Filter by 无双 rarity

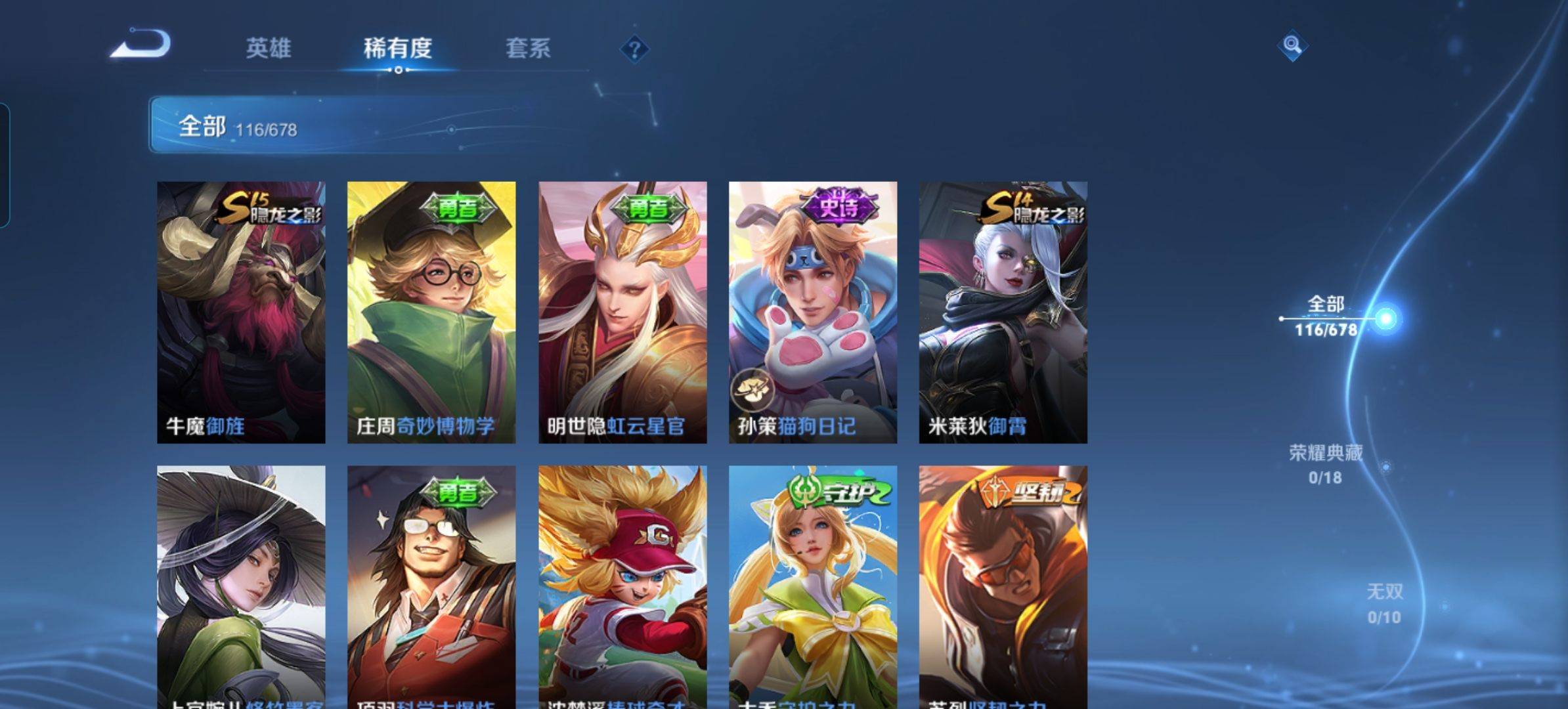click(1384, 603)
